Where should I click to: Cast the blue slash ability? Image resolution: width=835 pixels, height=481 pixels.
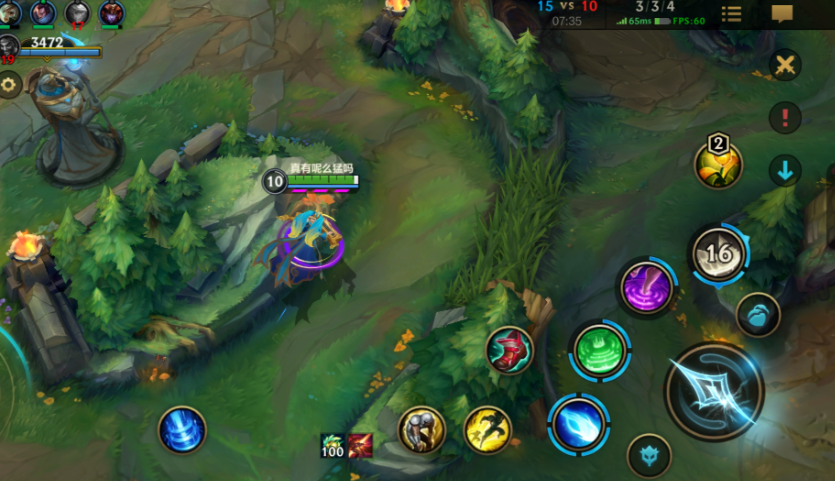click(x=579, y=424)
